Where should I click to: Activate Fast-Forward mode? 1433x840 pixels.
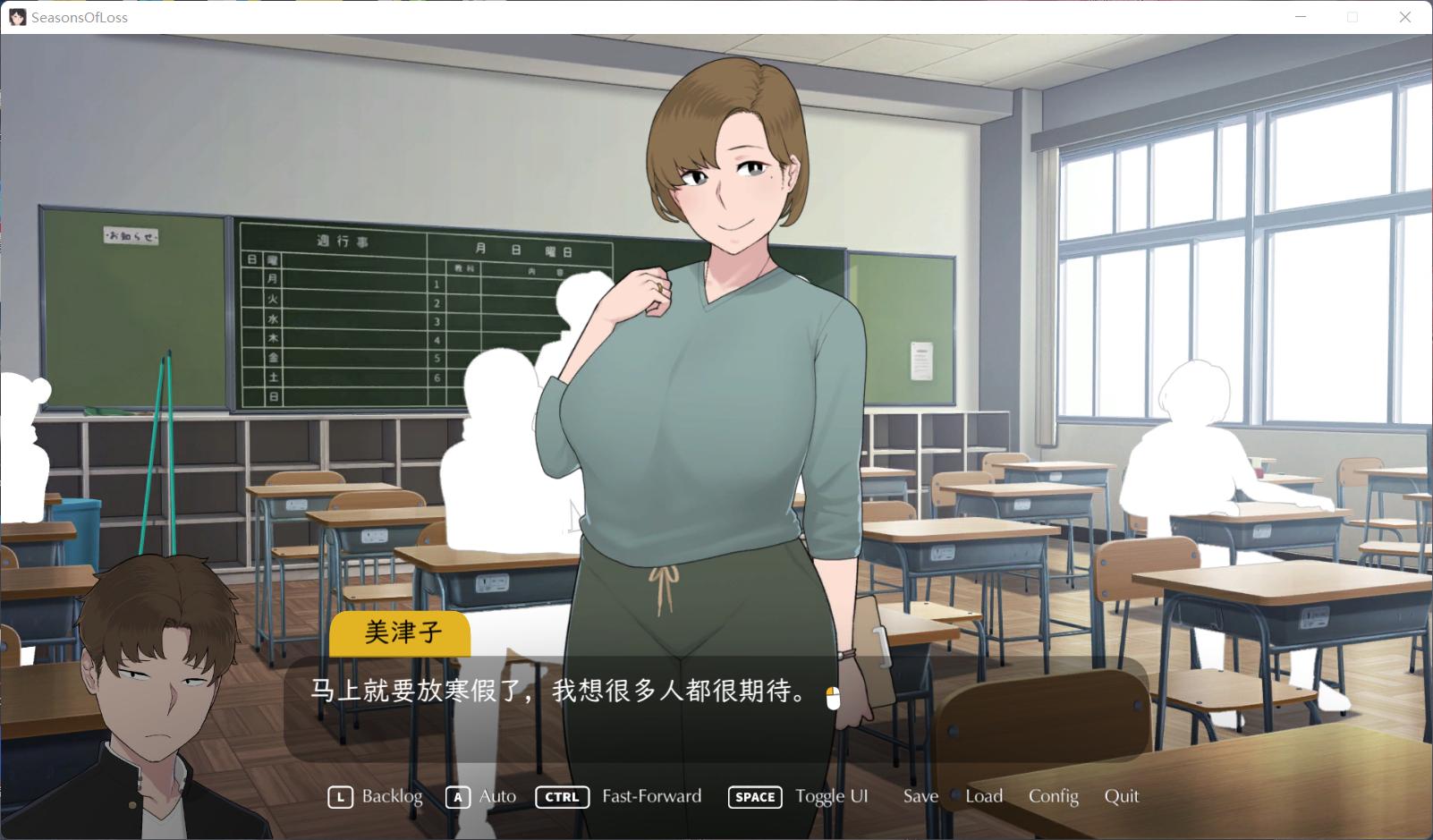(652, 796)
